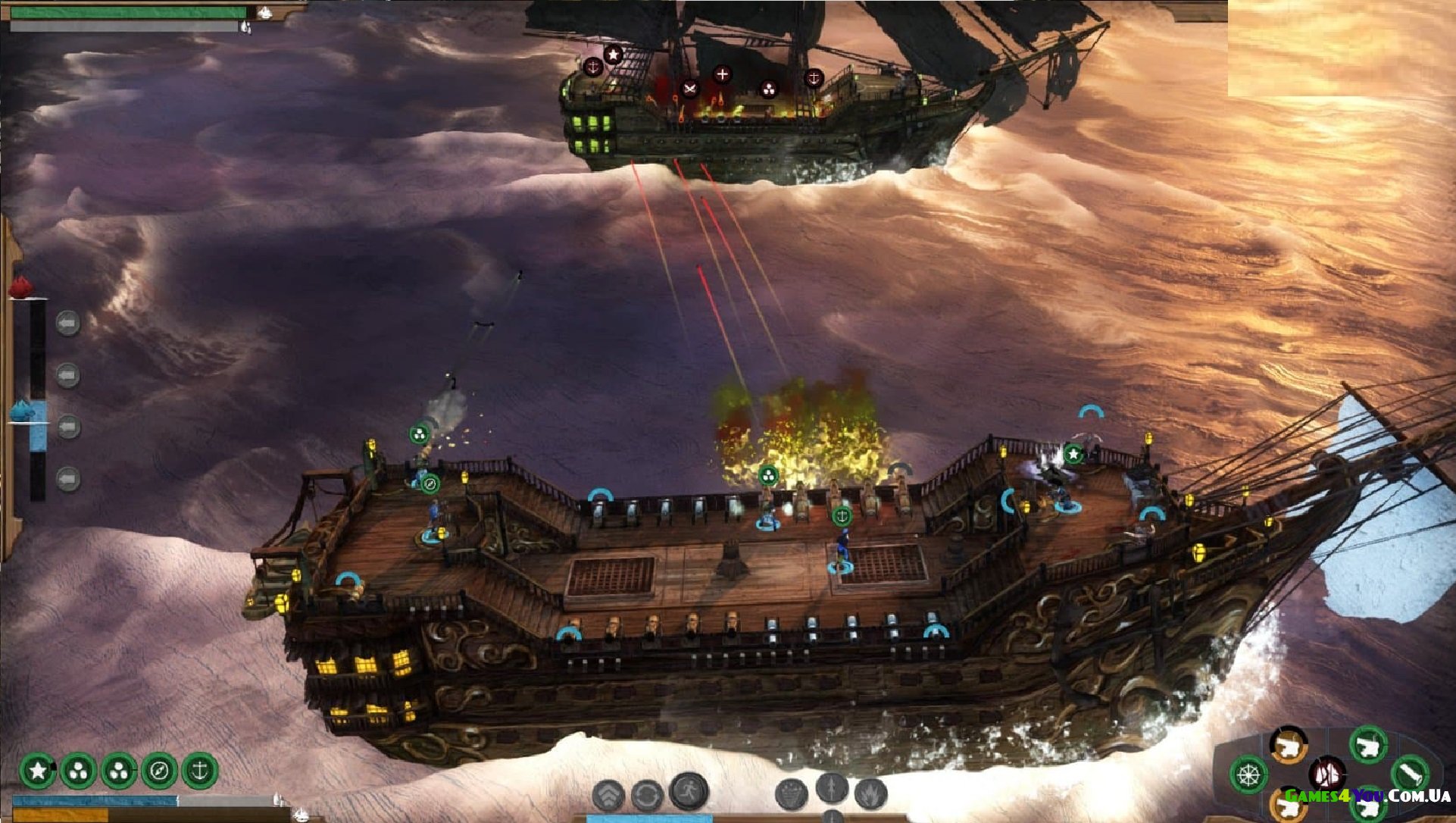The width and height of the screenshot is (1456, 823).
Task: Activate the flame burst ability icon
Action: pyautogui.click(x=871, y=794)
